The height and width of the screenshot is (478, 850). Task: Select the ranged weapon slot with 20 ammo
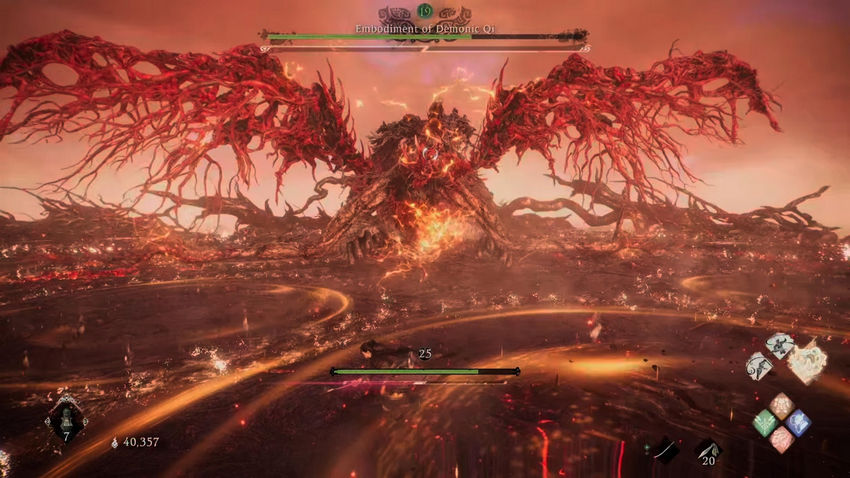click(x=708, y=450)
